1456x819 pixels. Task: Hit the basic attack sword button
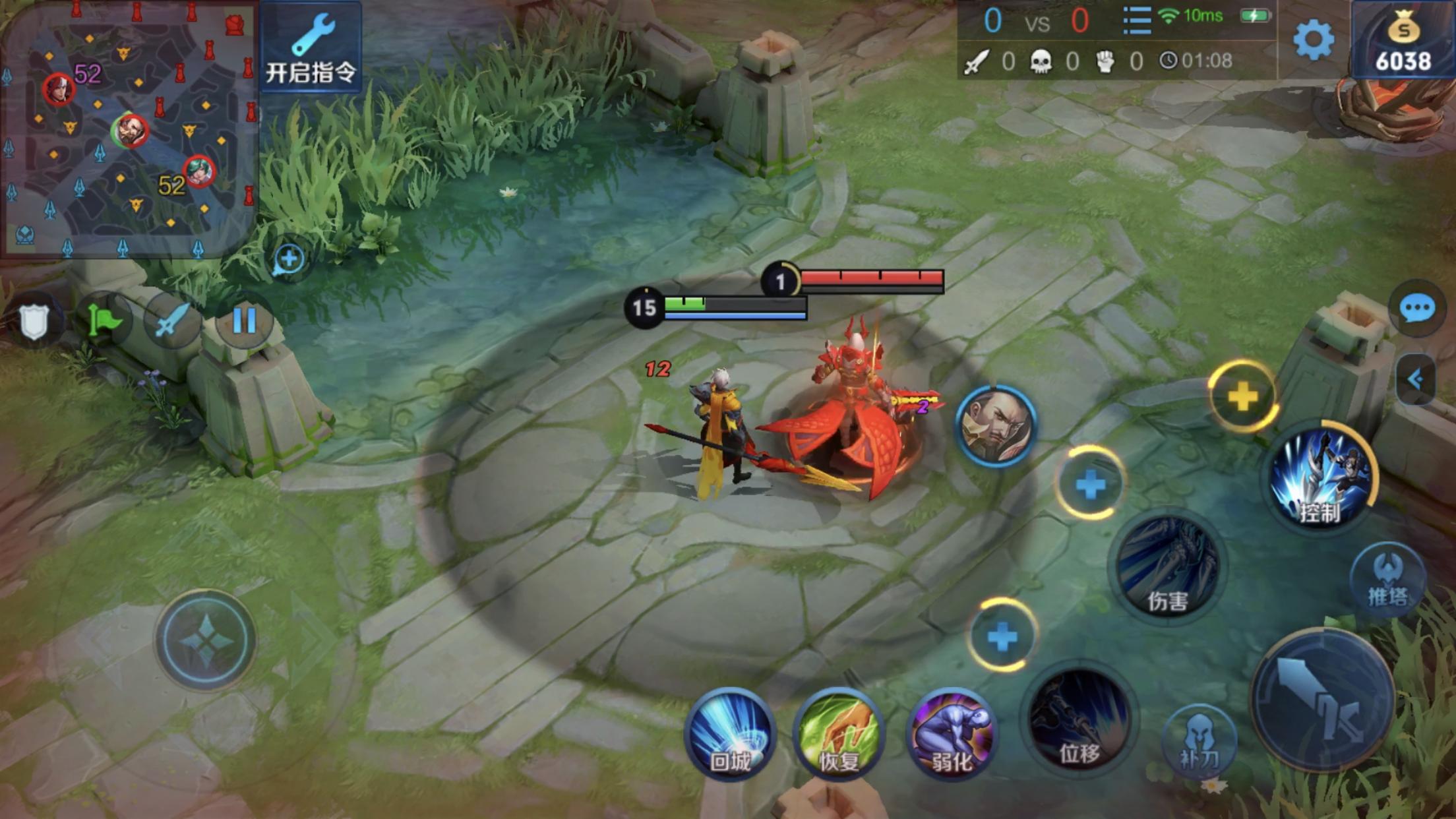pyautogui.click(x=1322, y=700)
